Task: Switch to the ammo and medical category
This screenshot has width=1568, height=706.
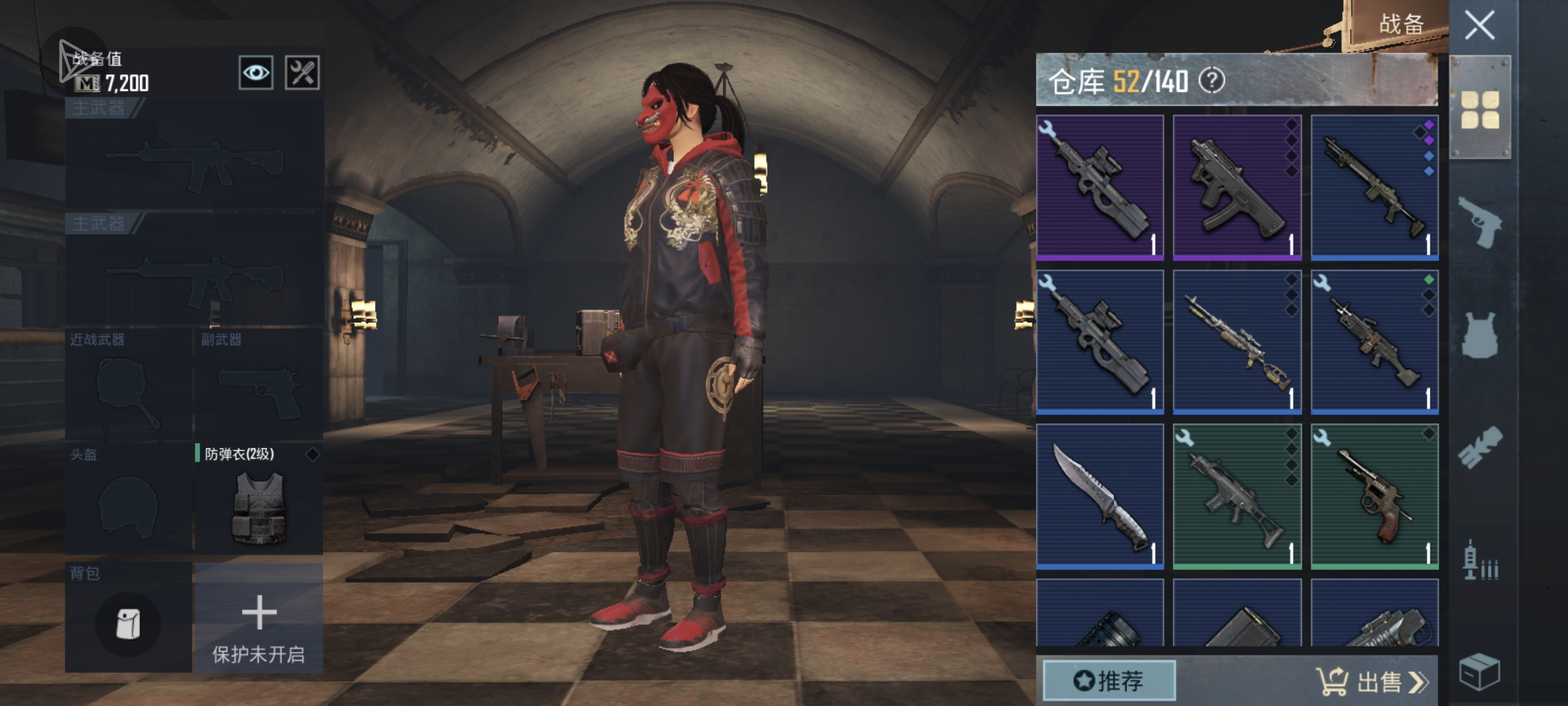Action: tap(1480, 561)
